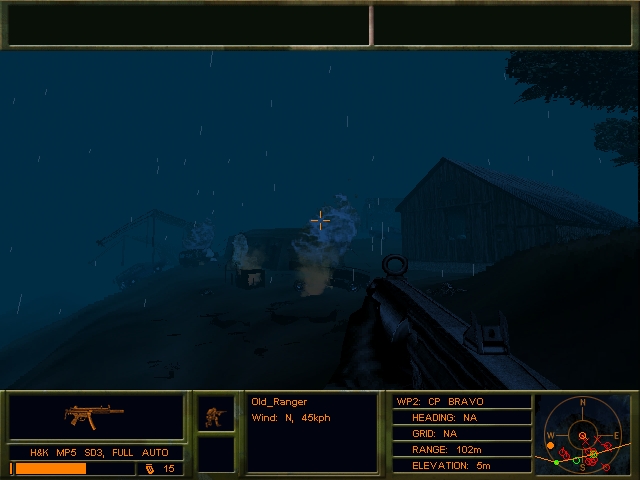Image resolution: width=640 pixels, height=480 pixels.
Task: Click the crouching soldier stance icon
Action: (x=215, y=414)
